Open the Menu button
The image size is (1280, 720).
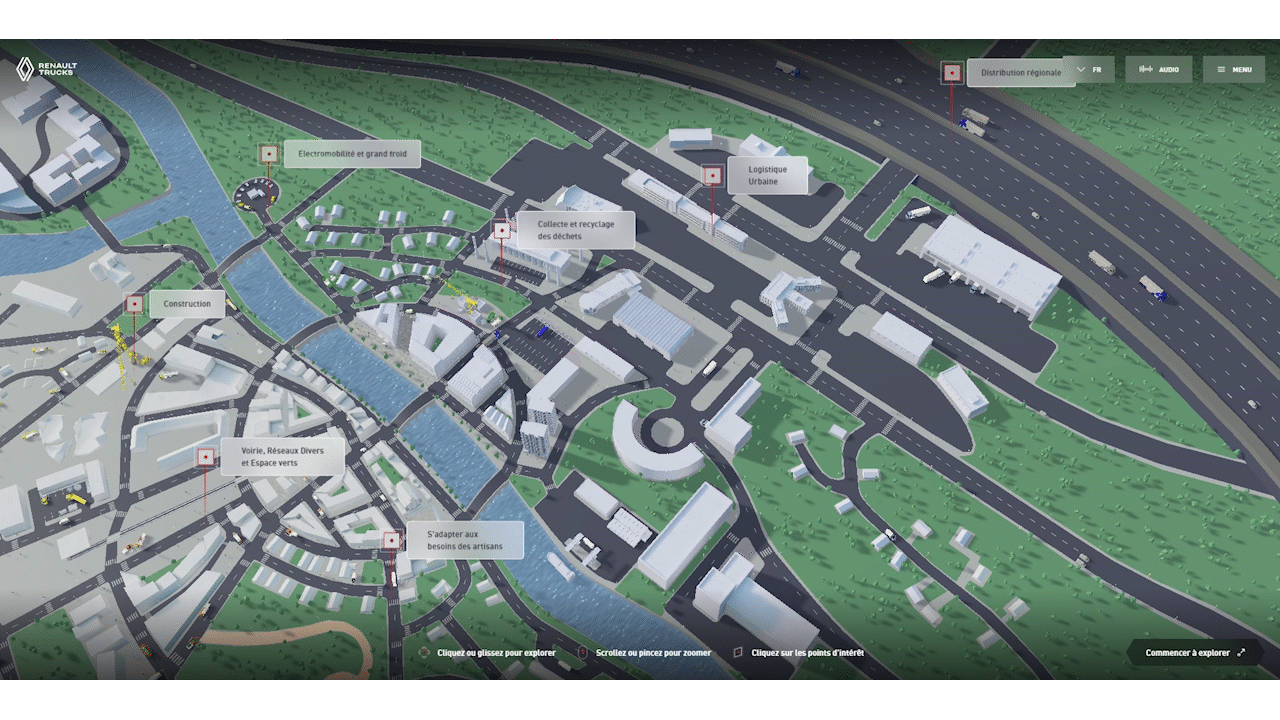pos(1234,70)
